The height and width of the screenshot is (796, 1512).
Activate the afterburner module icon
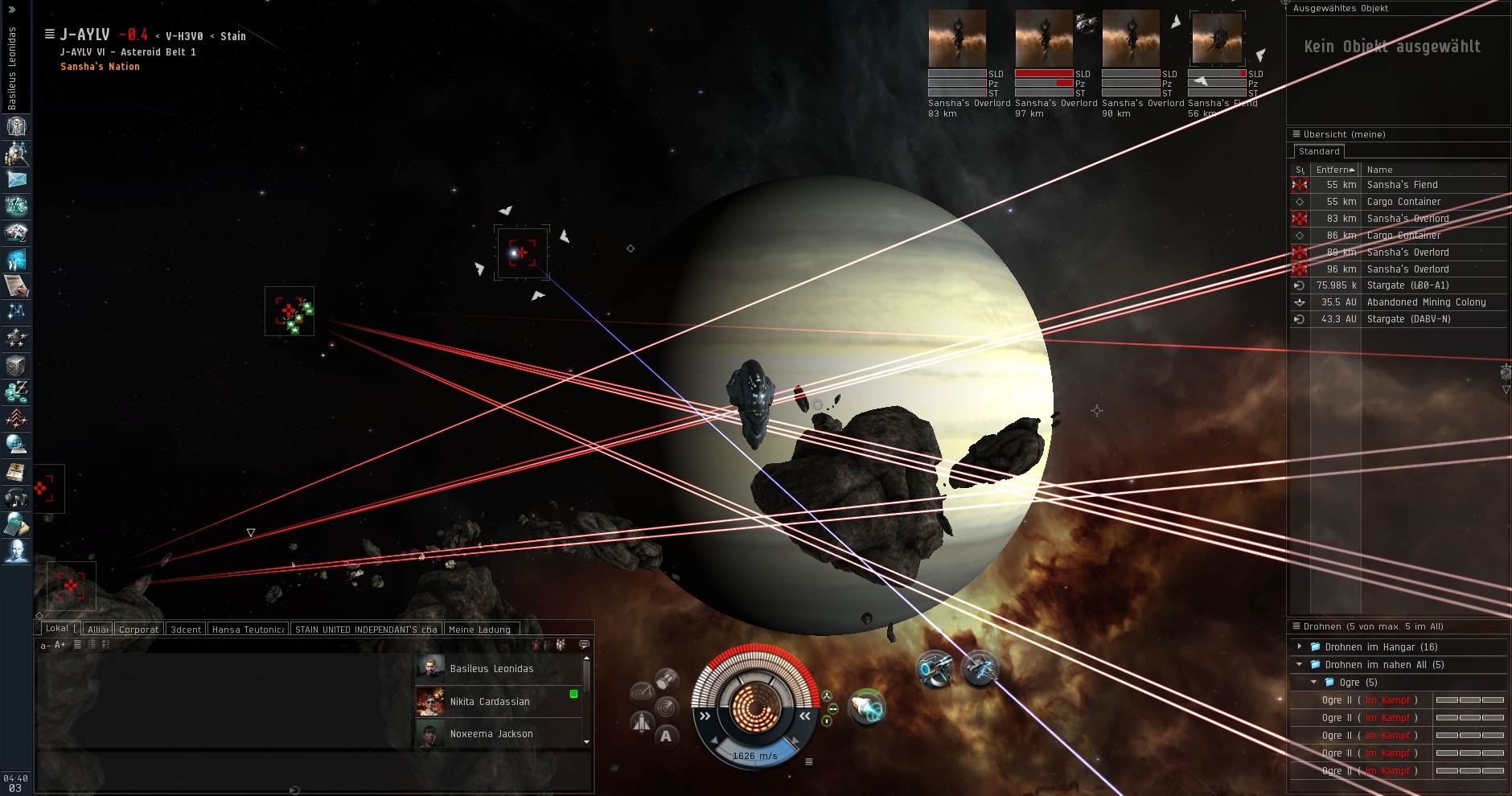click(866, 708)
